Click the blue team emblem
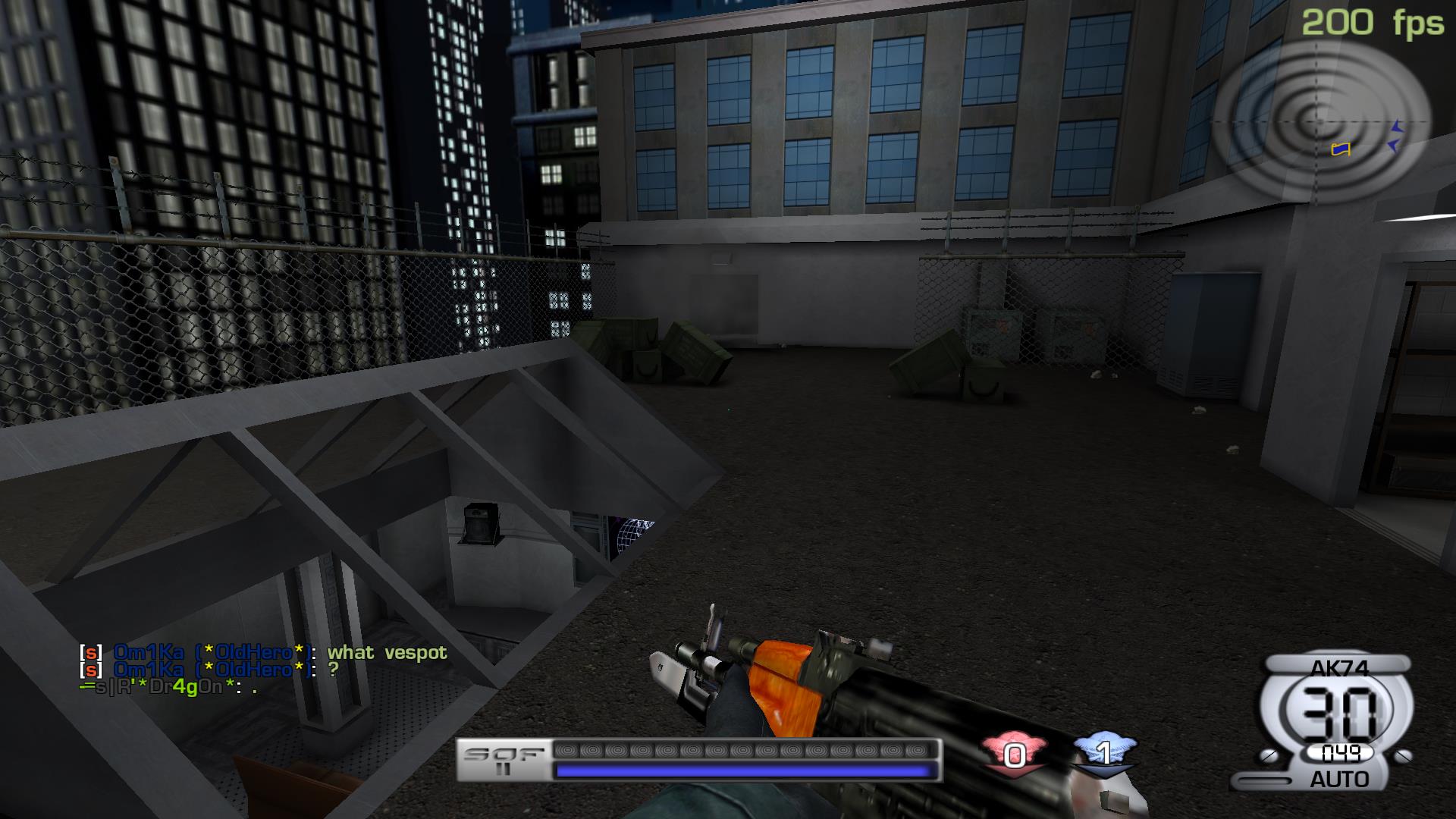Screen dimensions: 1456x819 tap(1104, 752)
